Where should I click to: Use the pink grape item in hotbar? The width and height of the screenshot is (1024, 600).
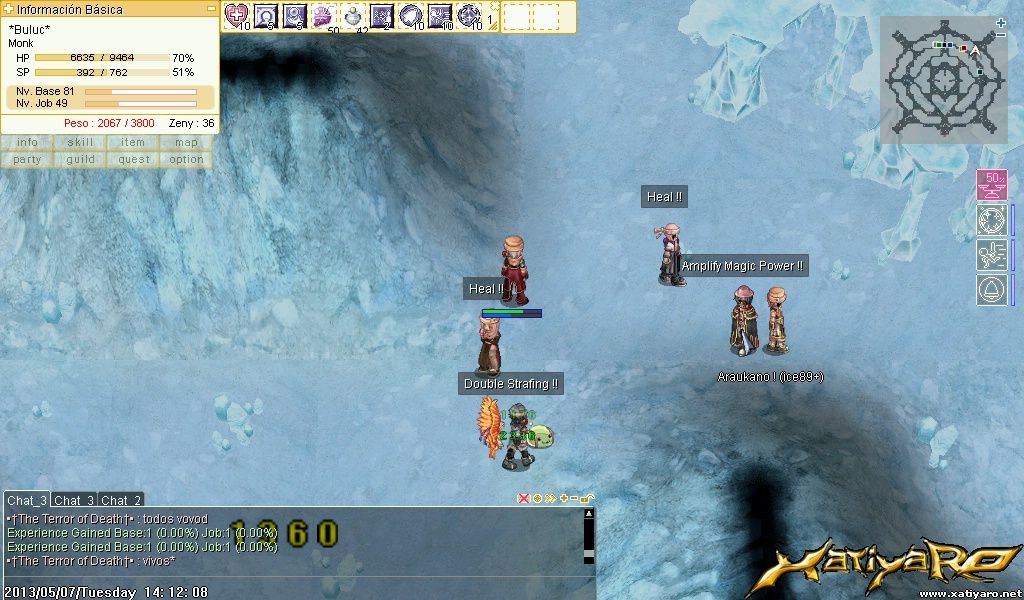[x=324, y=15]
